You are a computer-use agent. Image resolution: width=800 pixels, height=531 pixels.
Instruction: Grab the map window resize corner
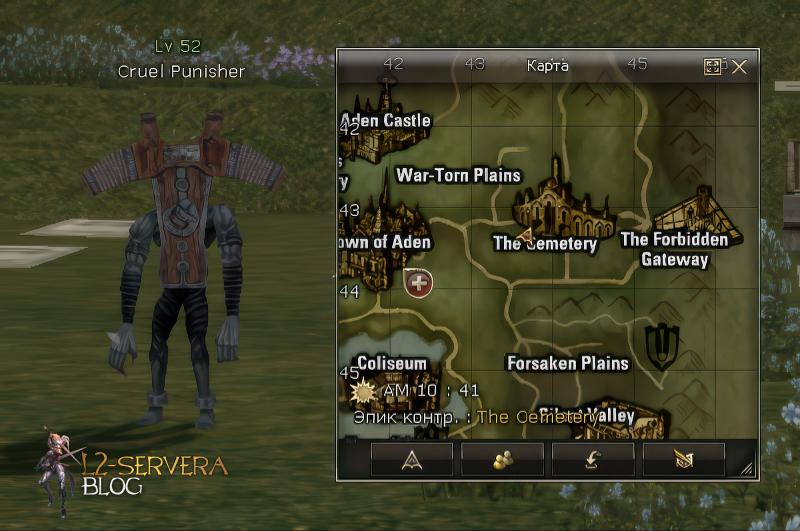coord(746,468)
